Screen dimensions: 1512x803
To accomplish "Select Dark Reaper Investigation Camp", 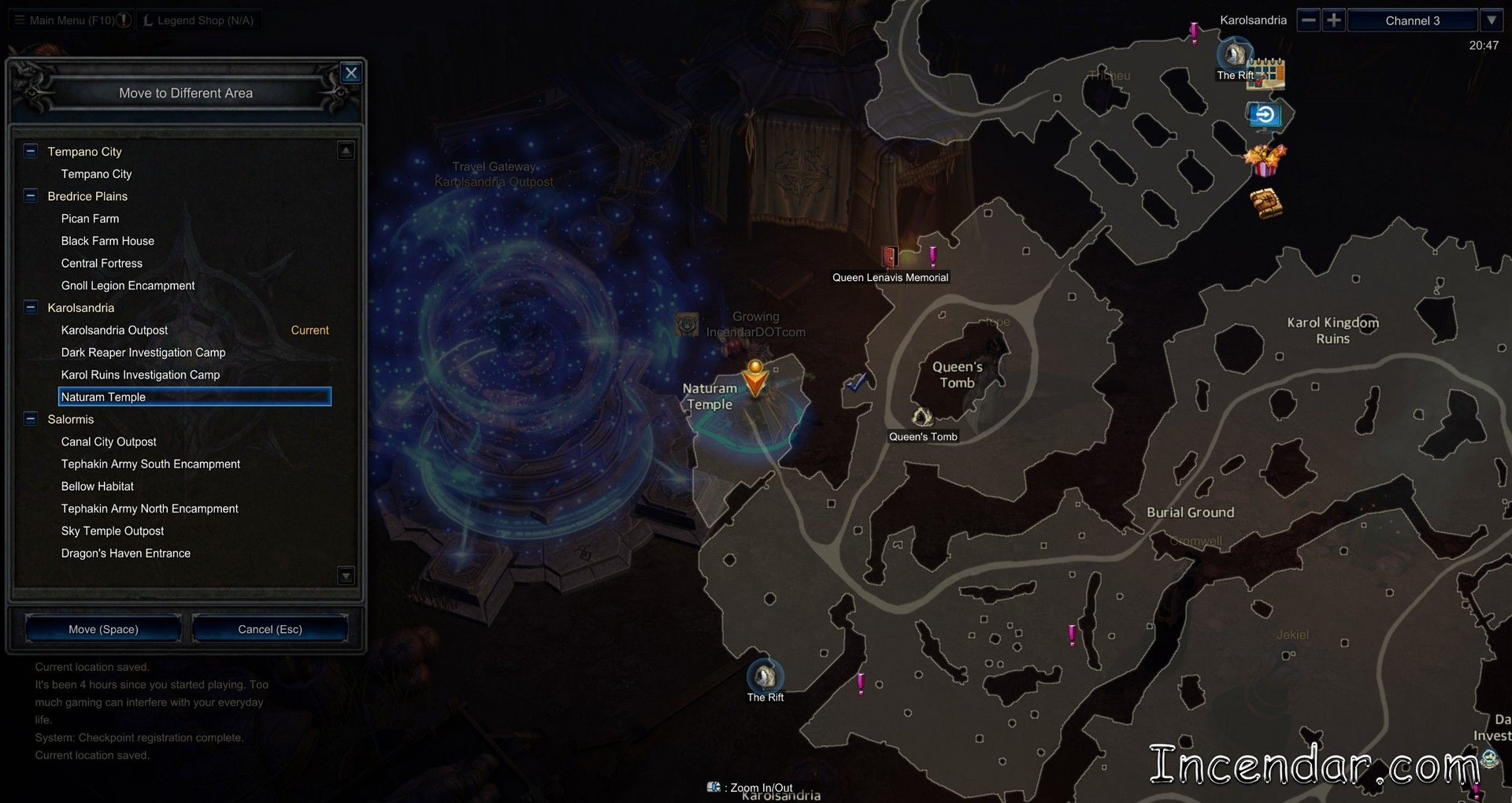I will 143,353.
